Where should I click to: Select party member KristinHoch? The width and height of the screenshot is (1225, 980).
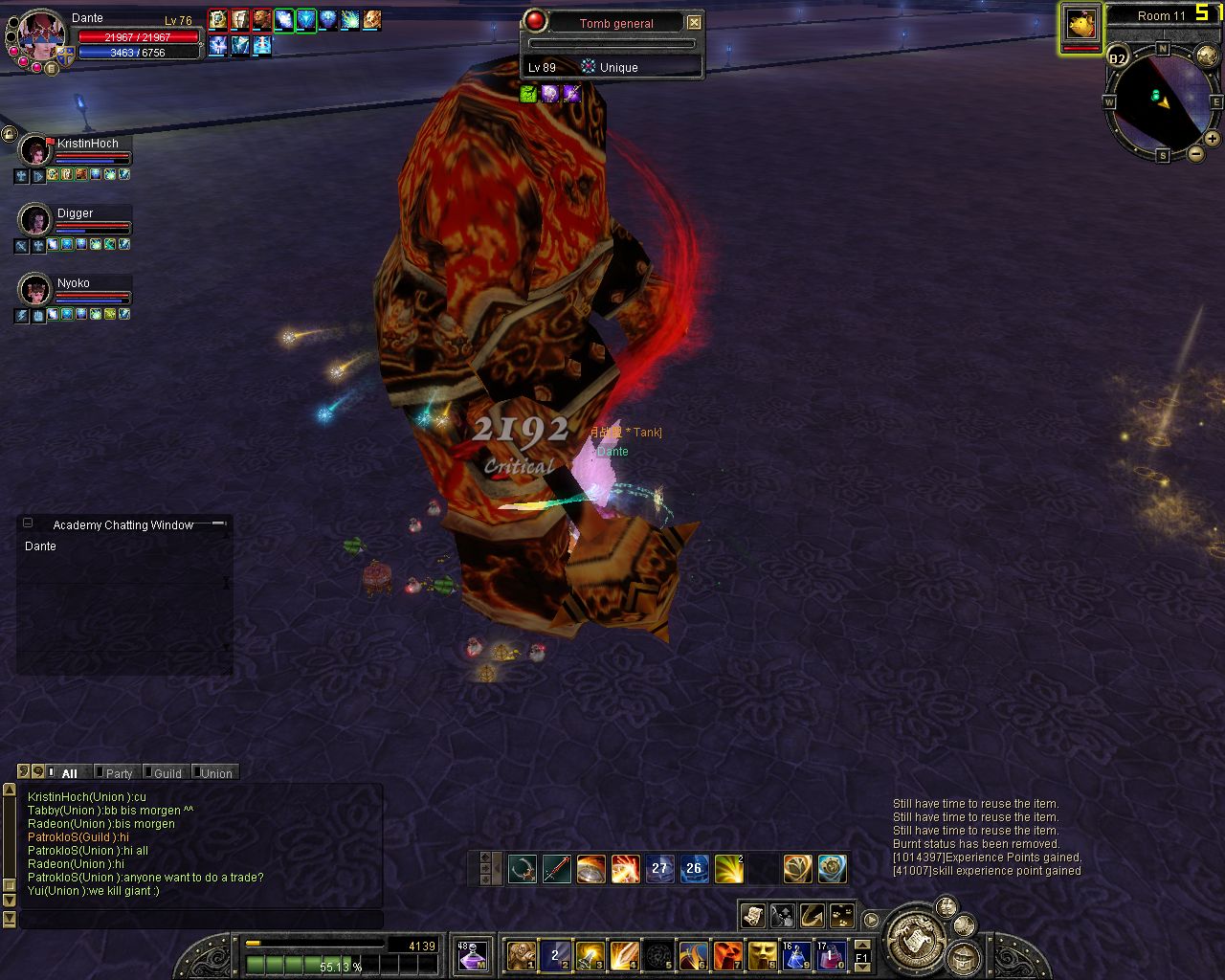tap(35, 150)
